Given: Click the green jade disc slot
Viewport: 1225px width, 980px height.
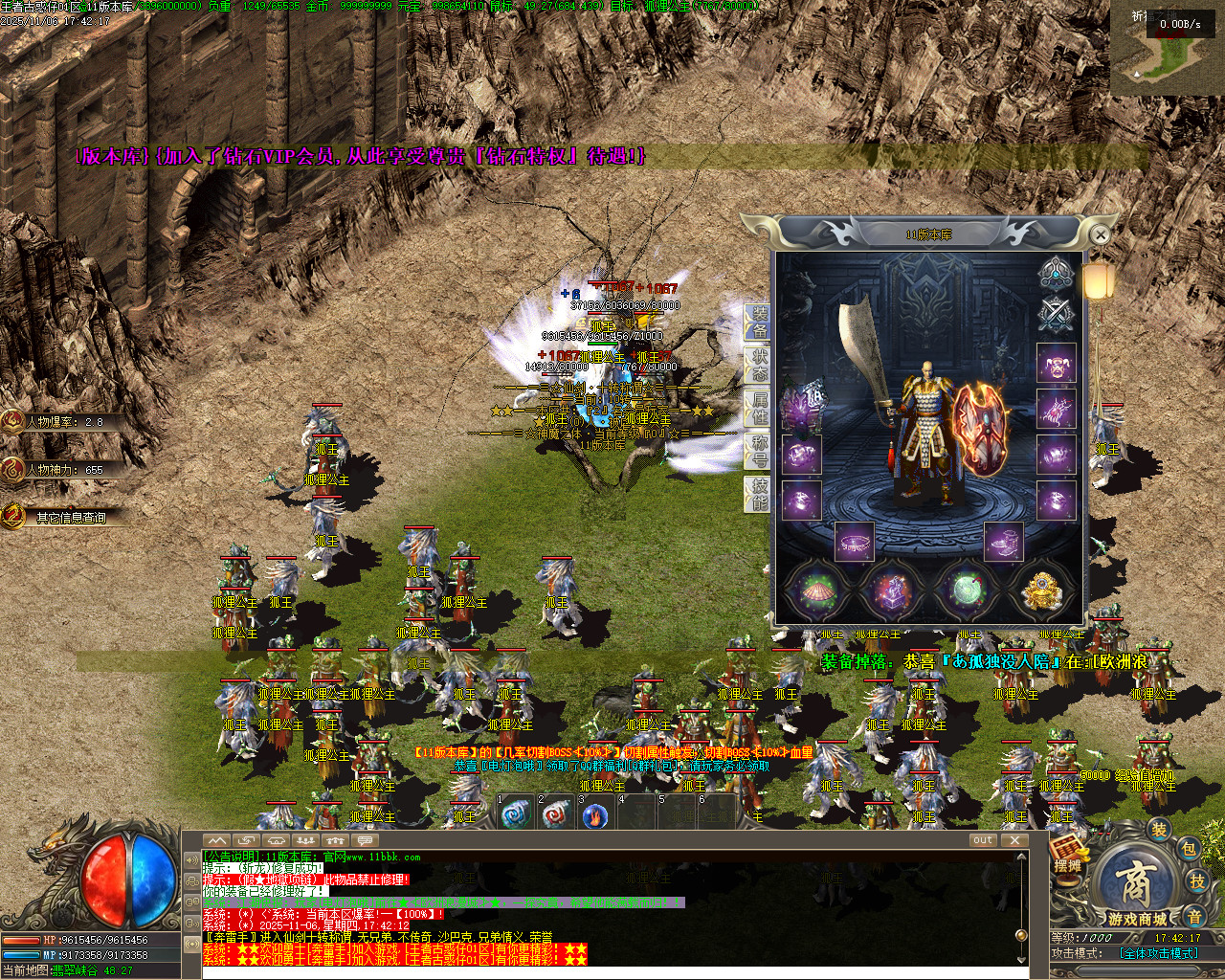Looking at the screenshot, I should pos(965,590).
